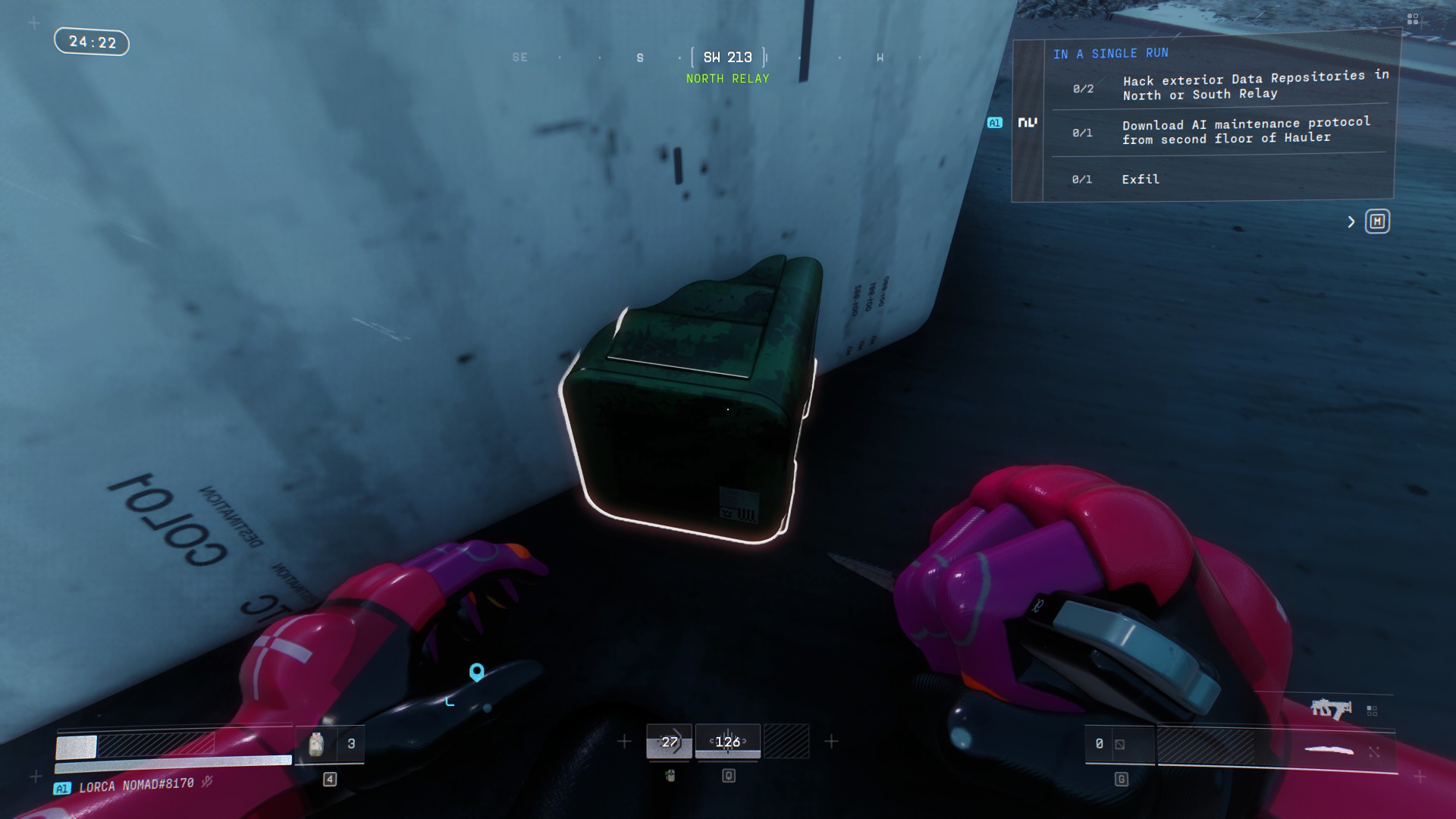Select the knife melee weapon slot

[1329, 751]
